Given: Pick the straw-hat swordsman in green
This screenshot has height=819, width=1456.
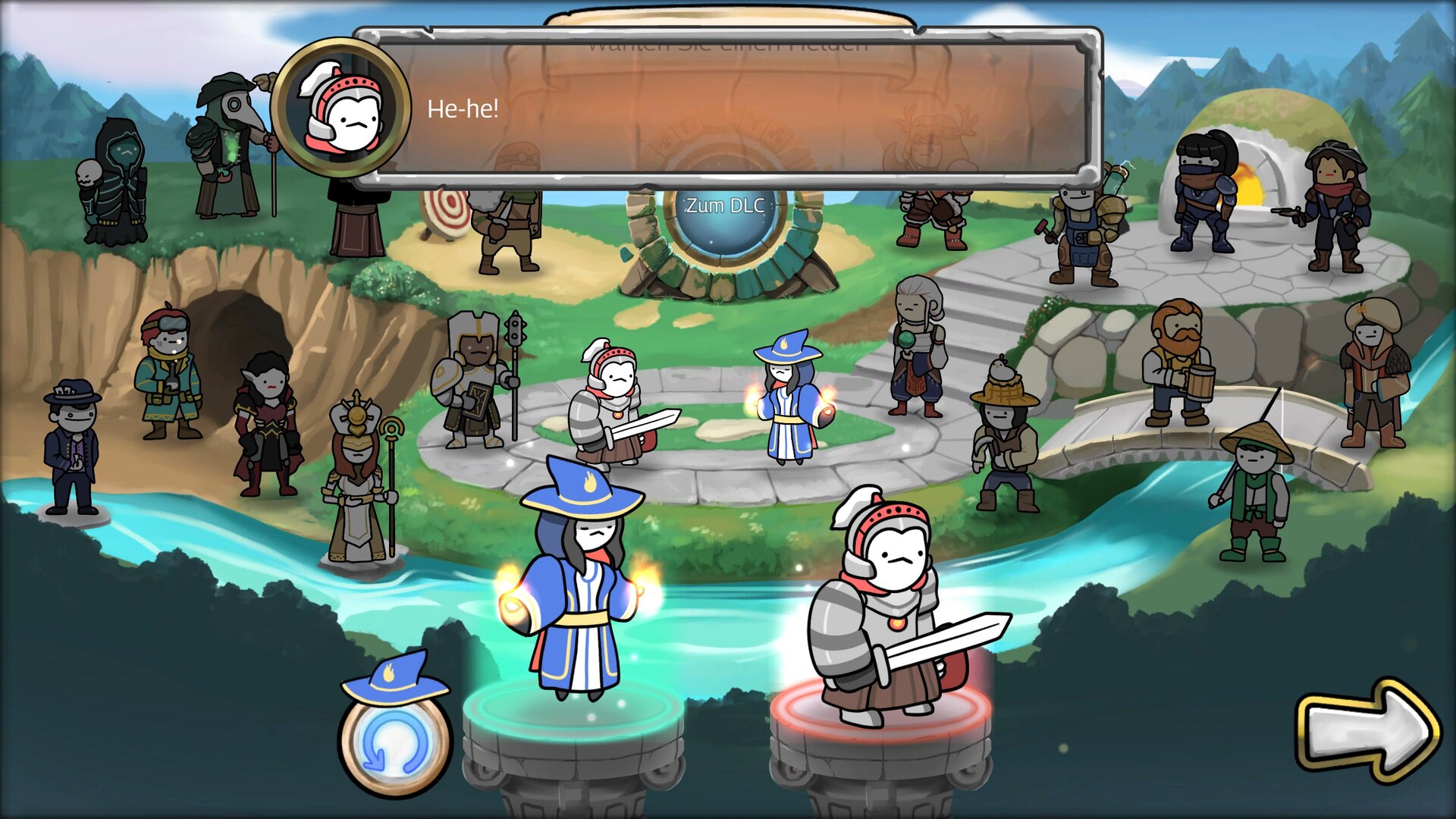Looking at the screenshot, I should 1255,493.
